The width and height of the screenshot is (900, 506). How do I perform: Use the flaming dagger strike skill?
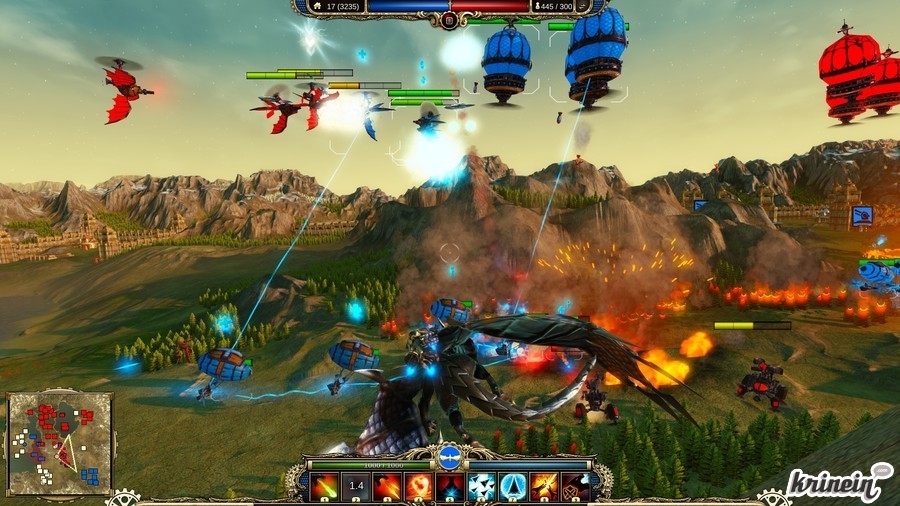click(x=387, y=487)
